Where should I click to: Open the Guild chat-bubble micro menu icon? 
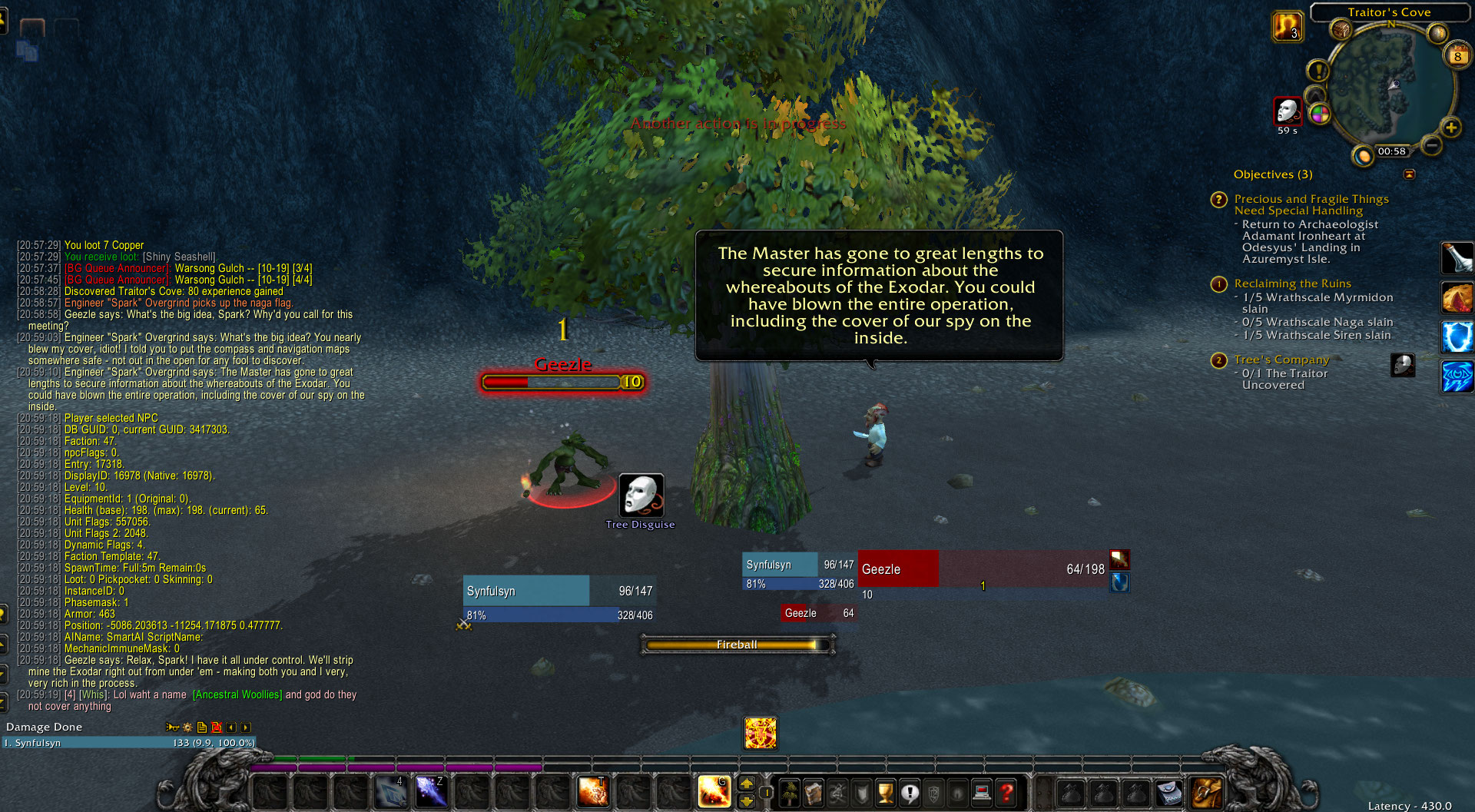(909, 792)
